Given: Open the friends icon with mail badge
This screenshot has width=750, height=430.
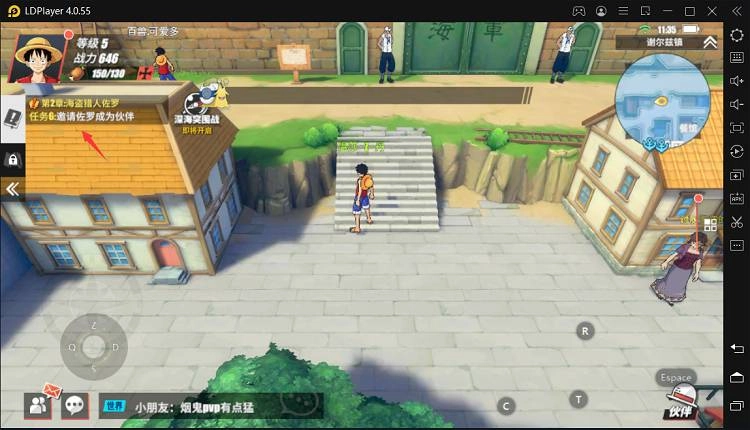Looking at the screenshot, I should coord(40,404).
